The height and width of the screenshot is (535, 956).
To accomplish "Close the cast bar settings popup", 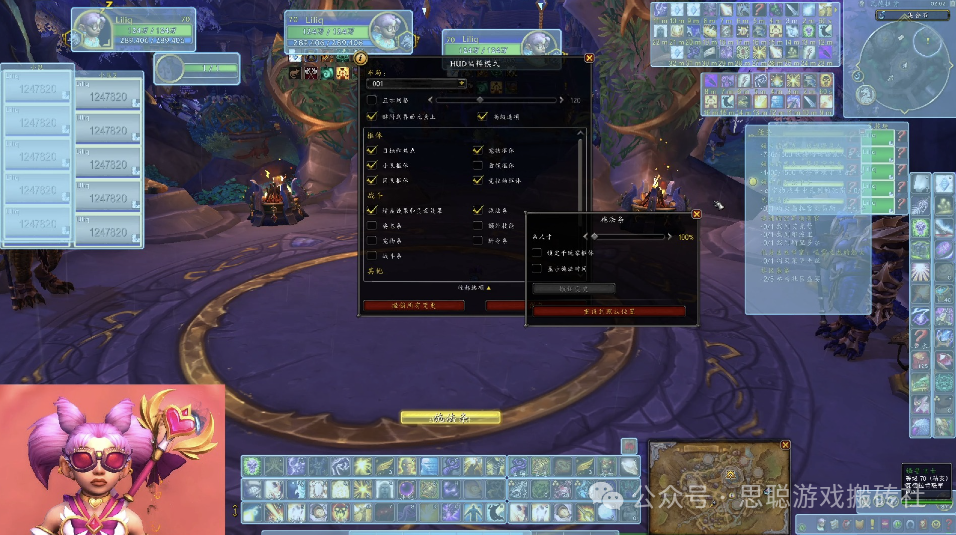I will [696, 213].
